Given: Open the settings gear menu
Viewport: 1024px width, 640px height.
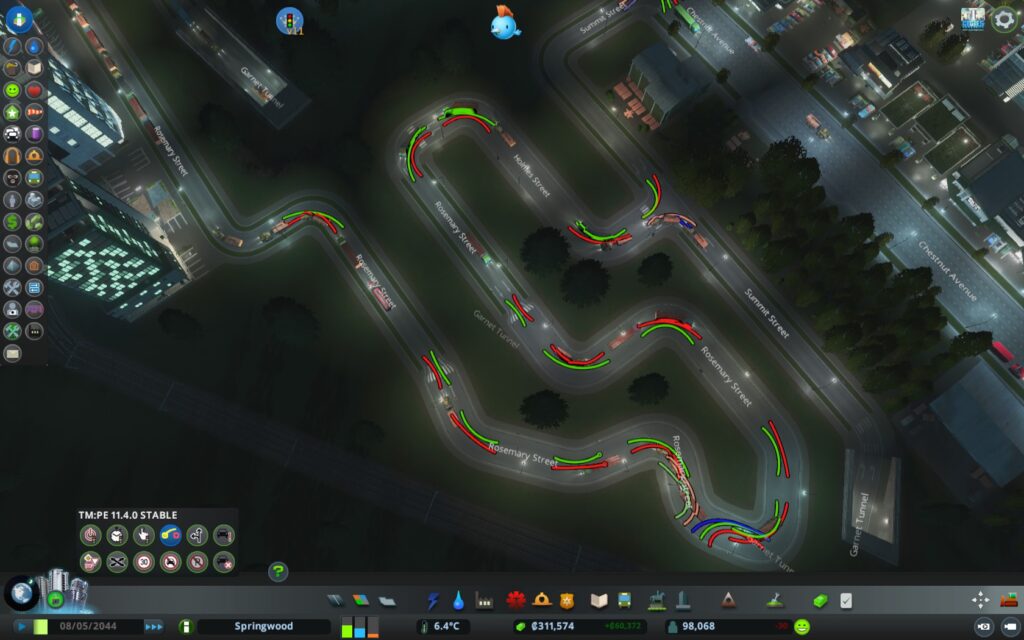Looking at the screenshot, I should pyautogui.click(x=1004, y=18).
